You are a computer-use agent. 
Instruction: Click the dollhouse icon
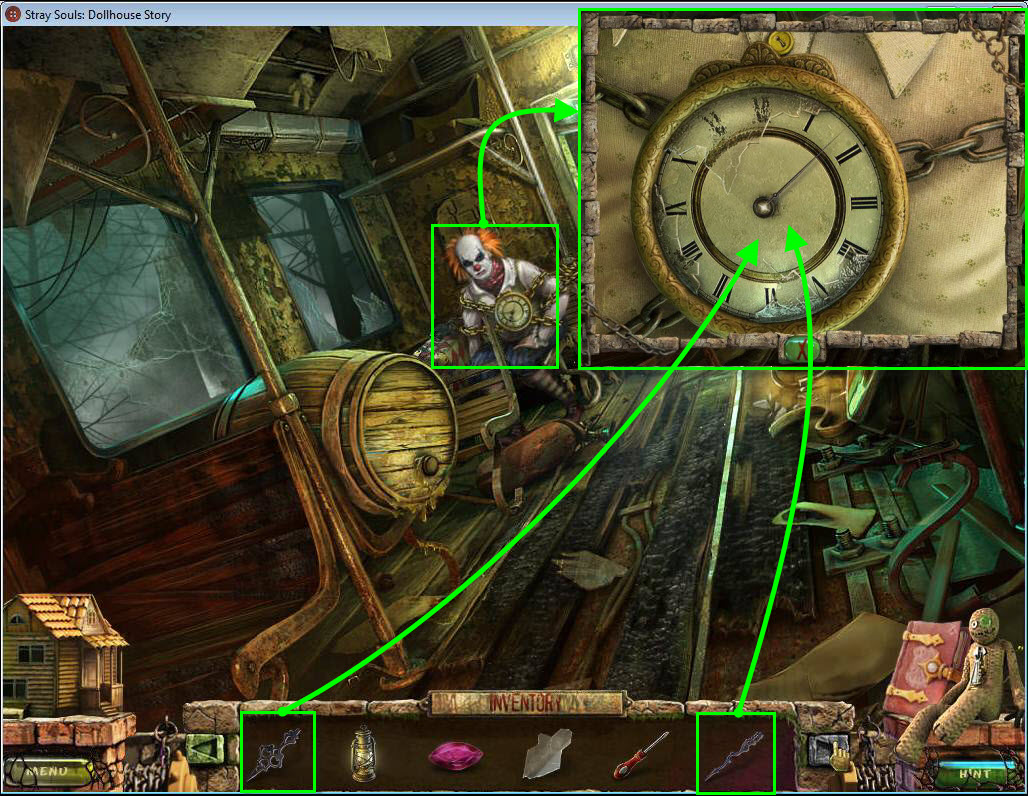click(x=62, y=653)
